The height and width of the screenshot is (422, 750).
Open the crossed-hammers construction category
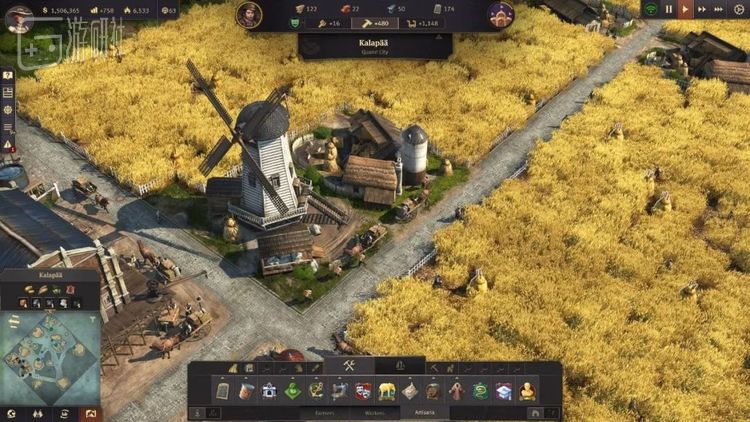point(349,366)
